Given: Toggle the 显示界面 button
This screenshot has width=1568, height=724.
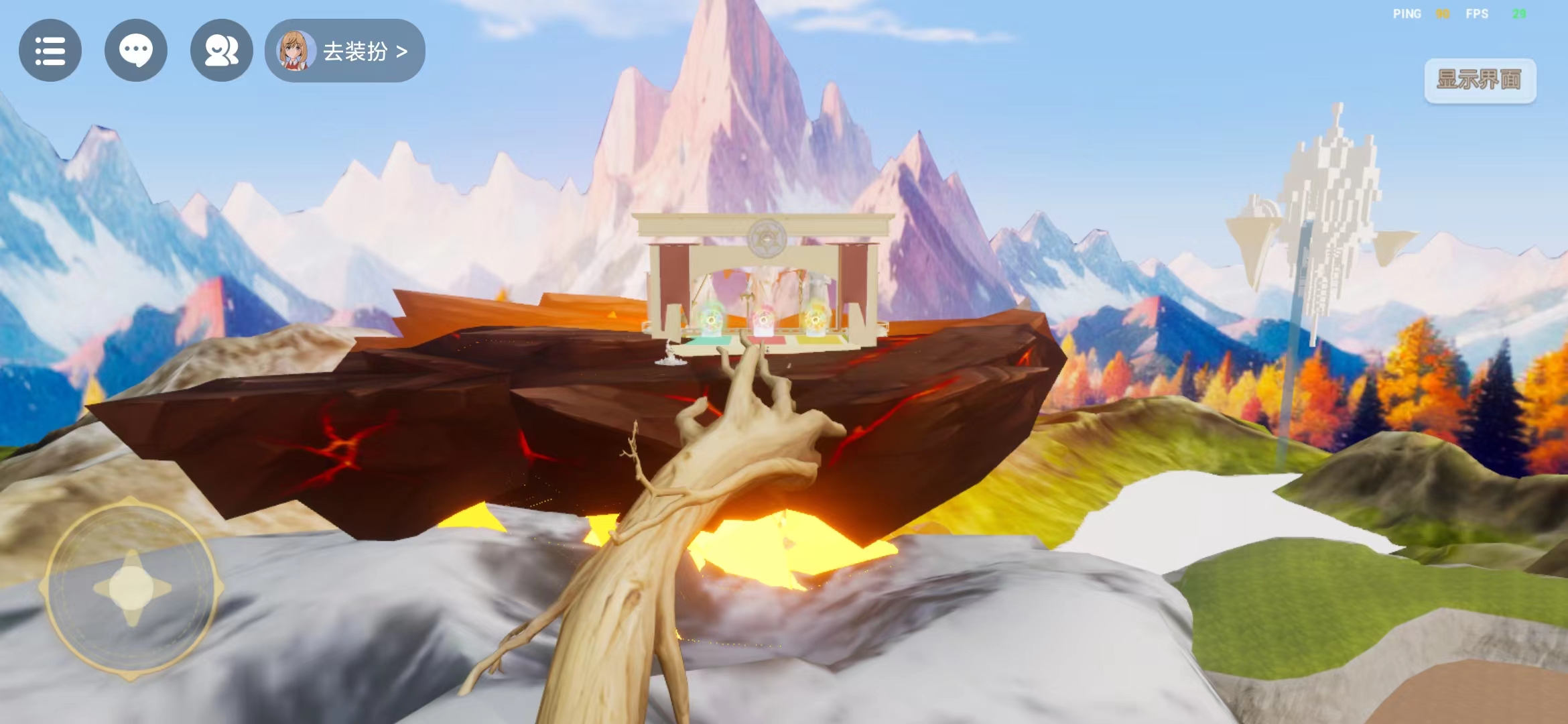Looking at the screenshot, I should click(1480, 80).
